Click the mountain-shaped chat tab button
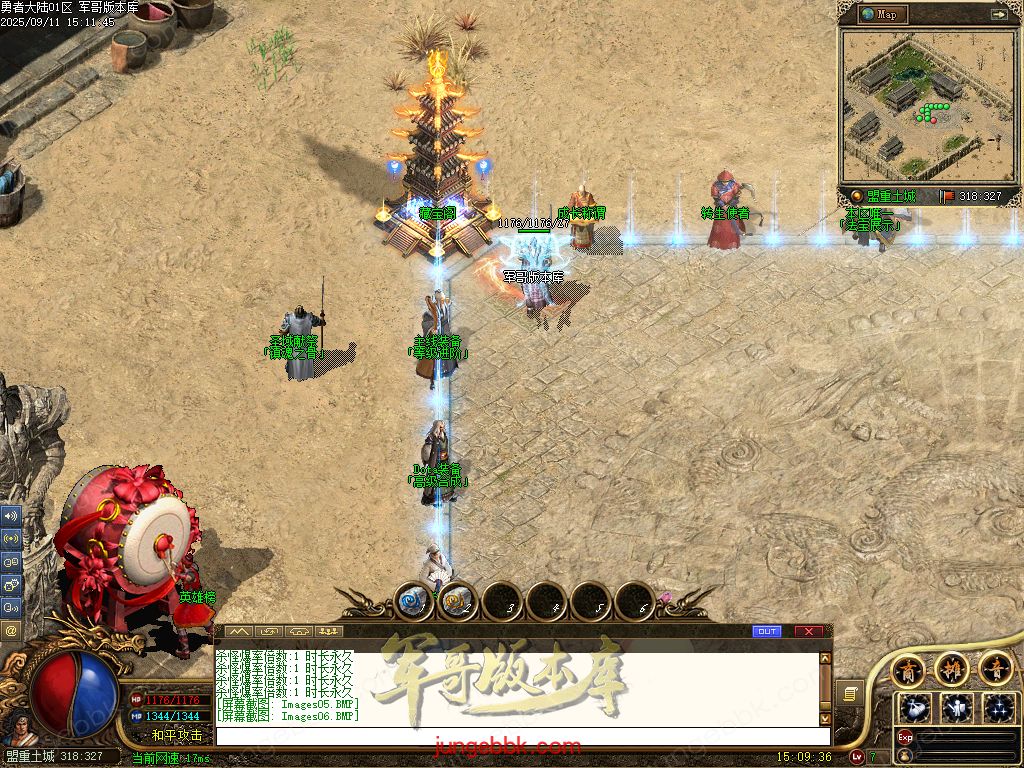The height and width of the screenshot is (768, 1024). point(238,631)
